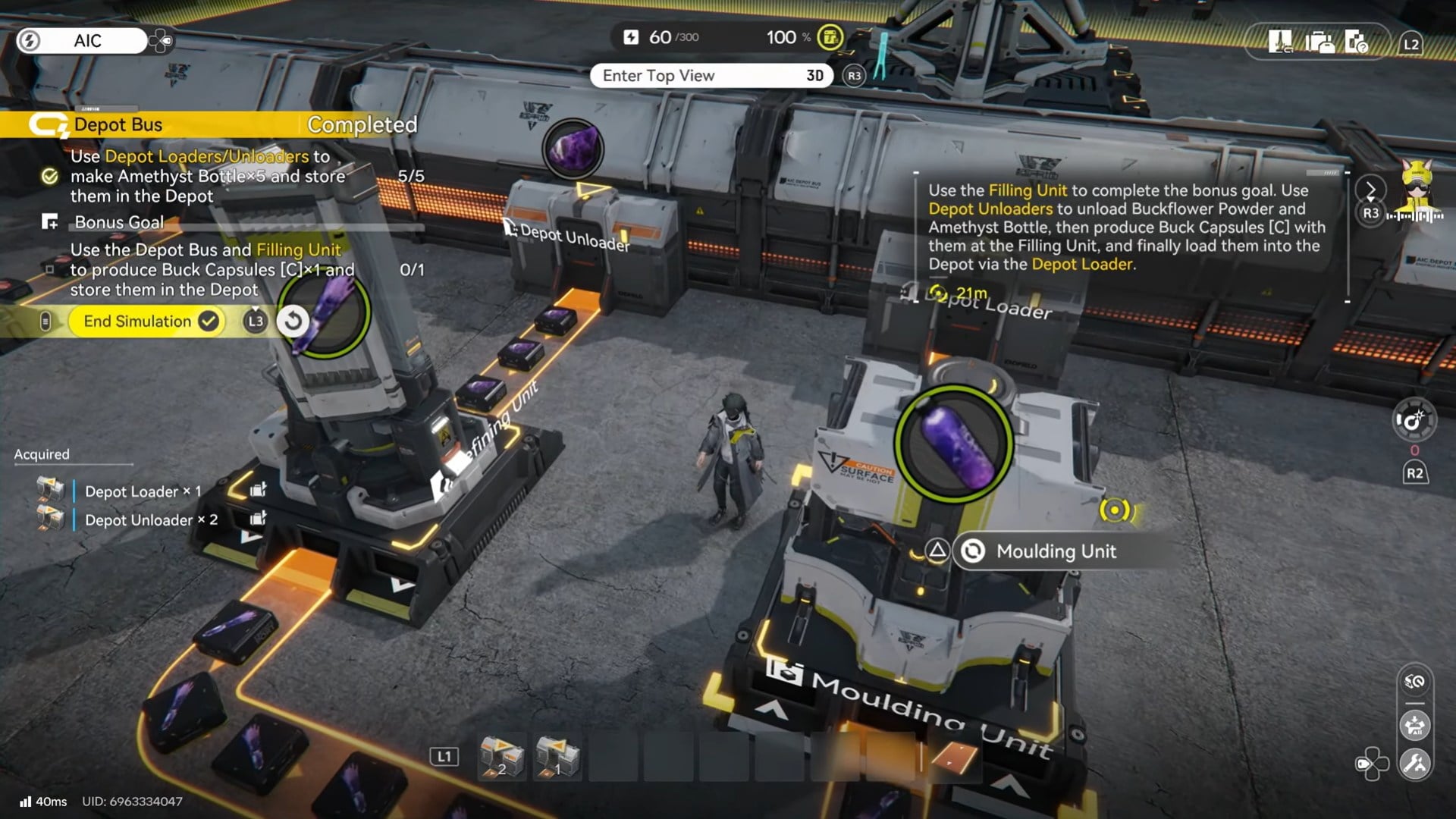This screenshot has width=1456, height=819.
Task: Reset the simulation with the circular arrow icon
Action: click(x=293, y=322)
